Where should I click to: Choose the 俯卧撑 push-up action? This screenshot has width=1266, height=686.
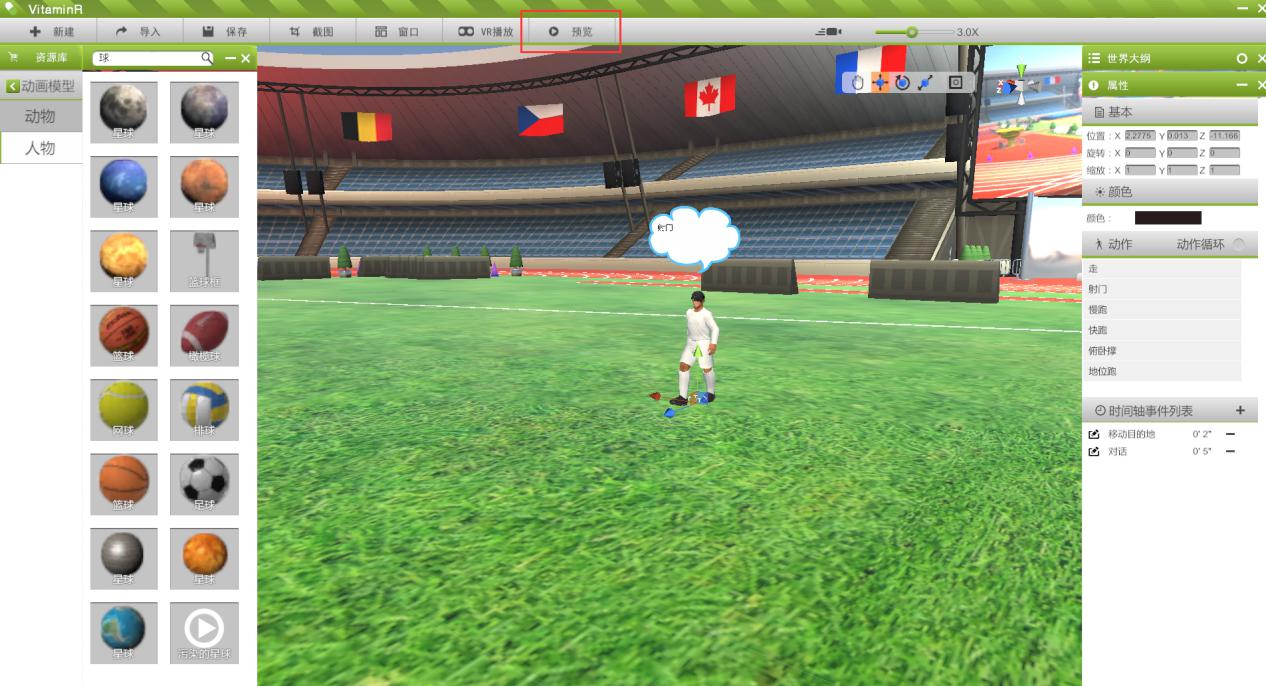1102,351
